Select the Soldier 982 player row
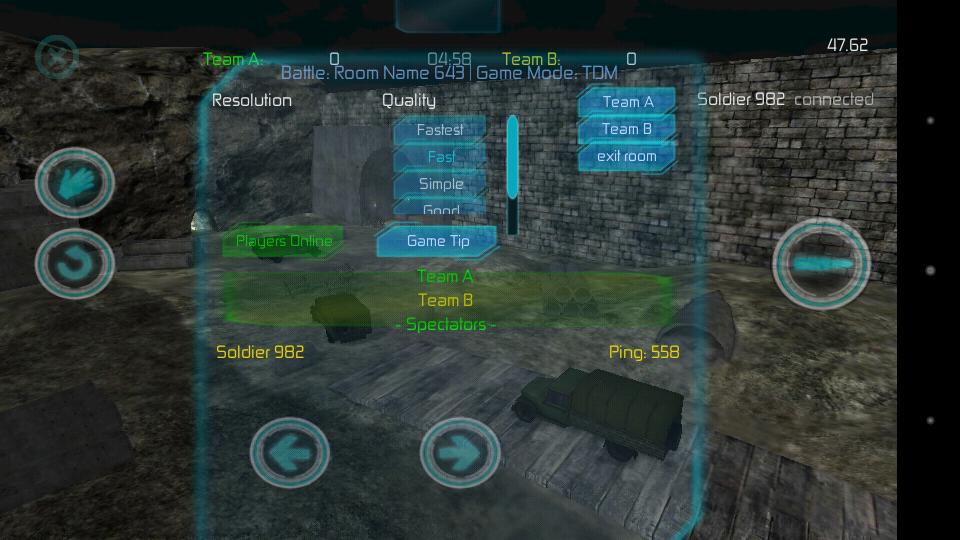 pos(260,352)
